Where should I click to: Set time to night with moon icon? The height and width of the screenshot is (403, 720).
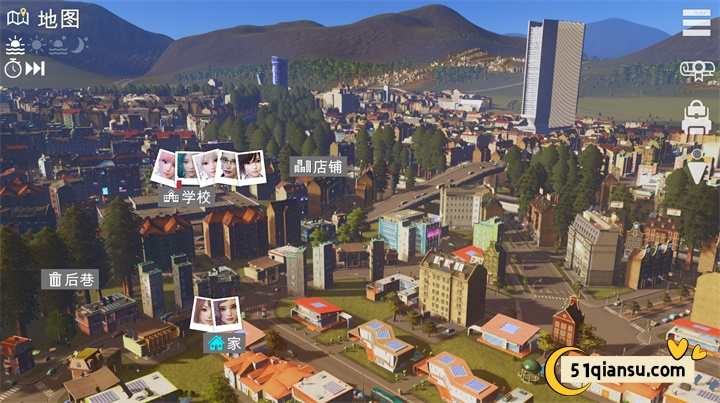point(80,45)
